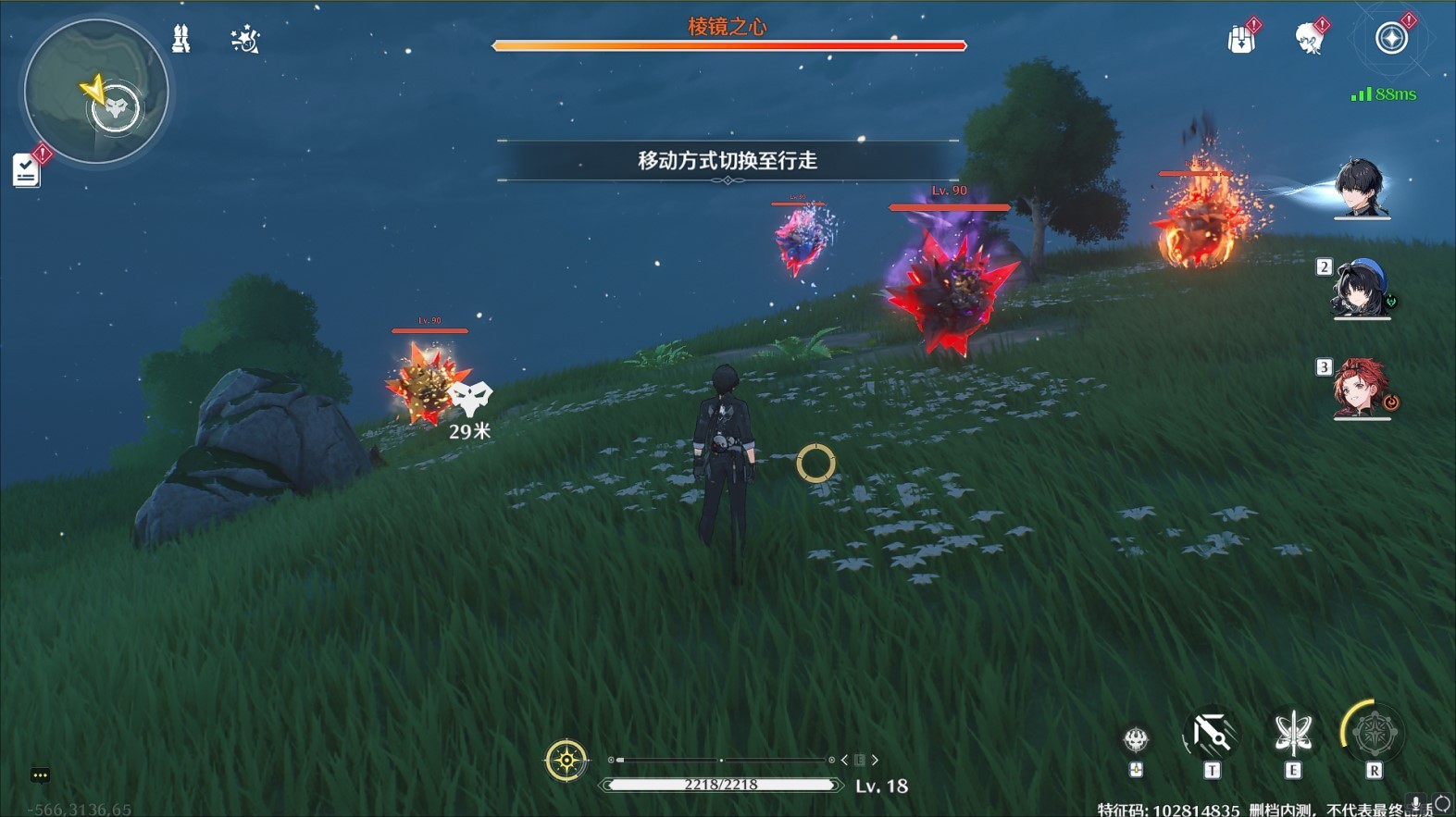Click the right chevron beside the stamina bar
Image resolution: width=1456 pixels, height=817 pixels.
pos(874,760)
